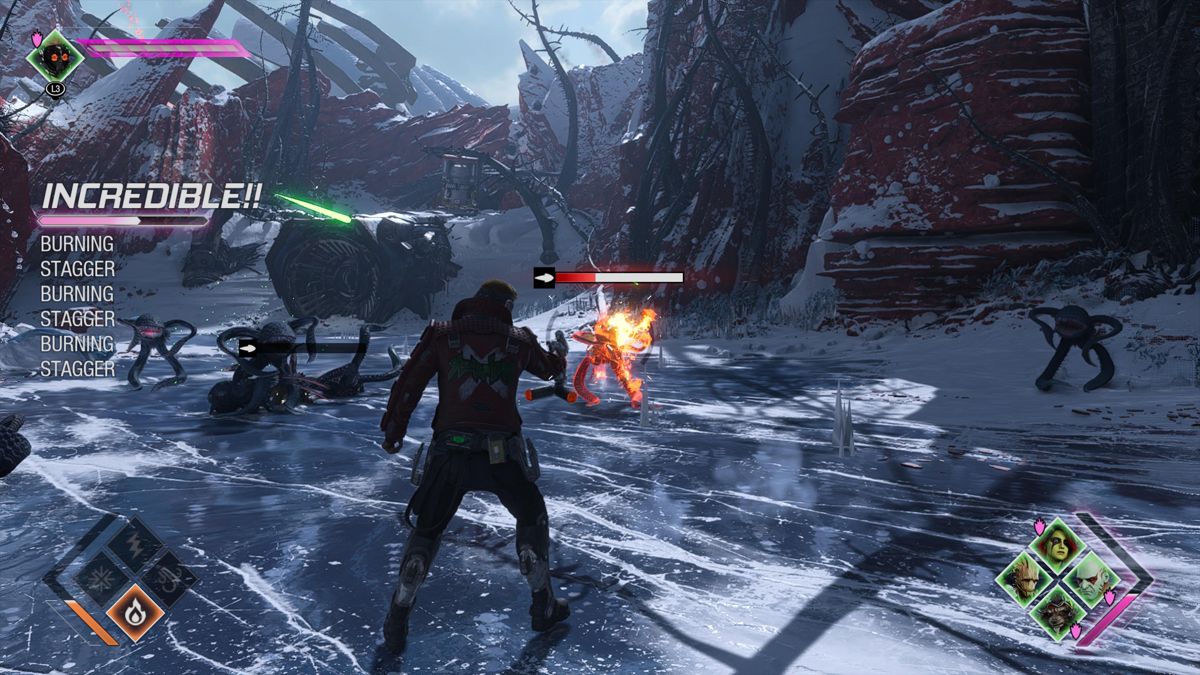The image size is (1200, 675).
Task: Select Groot's portrait
Action: pos(1024,579)
